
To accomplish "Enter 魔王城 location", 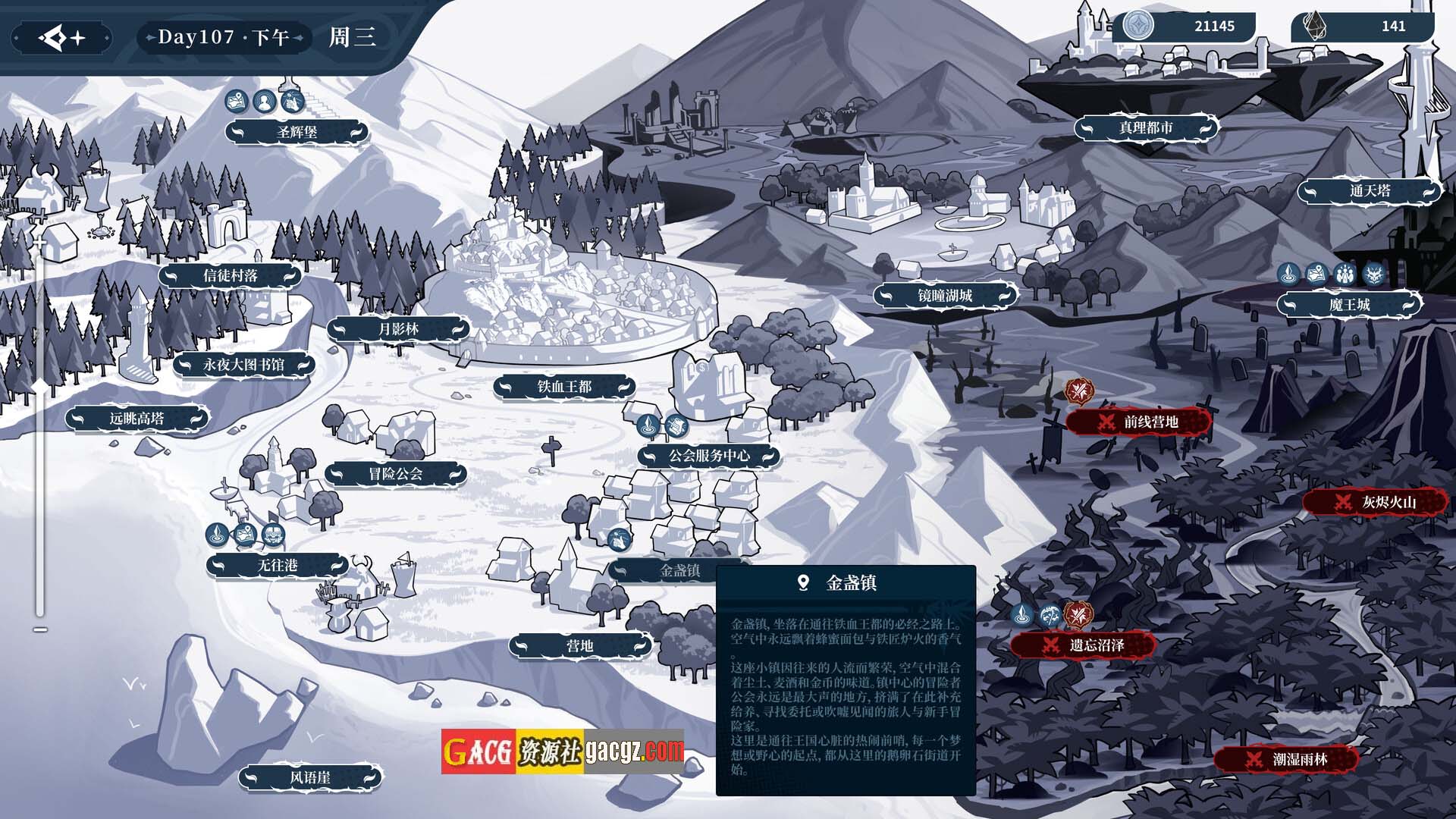I will point(1349,305).
